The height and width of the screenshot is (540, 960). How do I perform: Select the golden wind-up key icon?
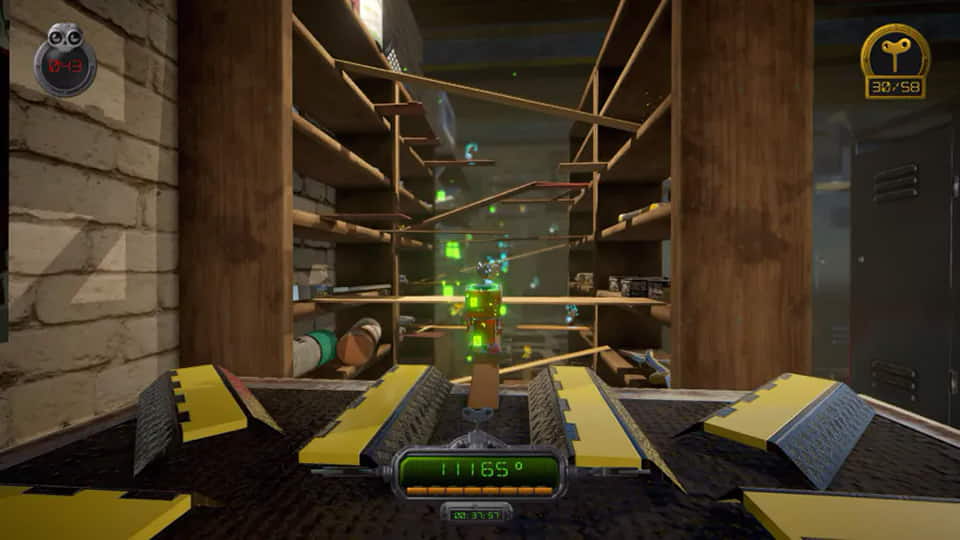895,51
